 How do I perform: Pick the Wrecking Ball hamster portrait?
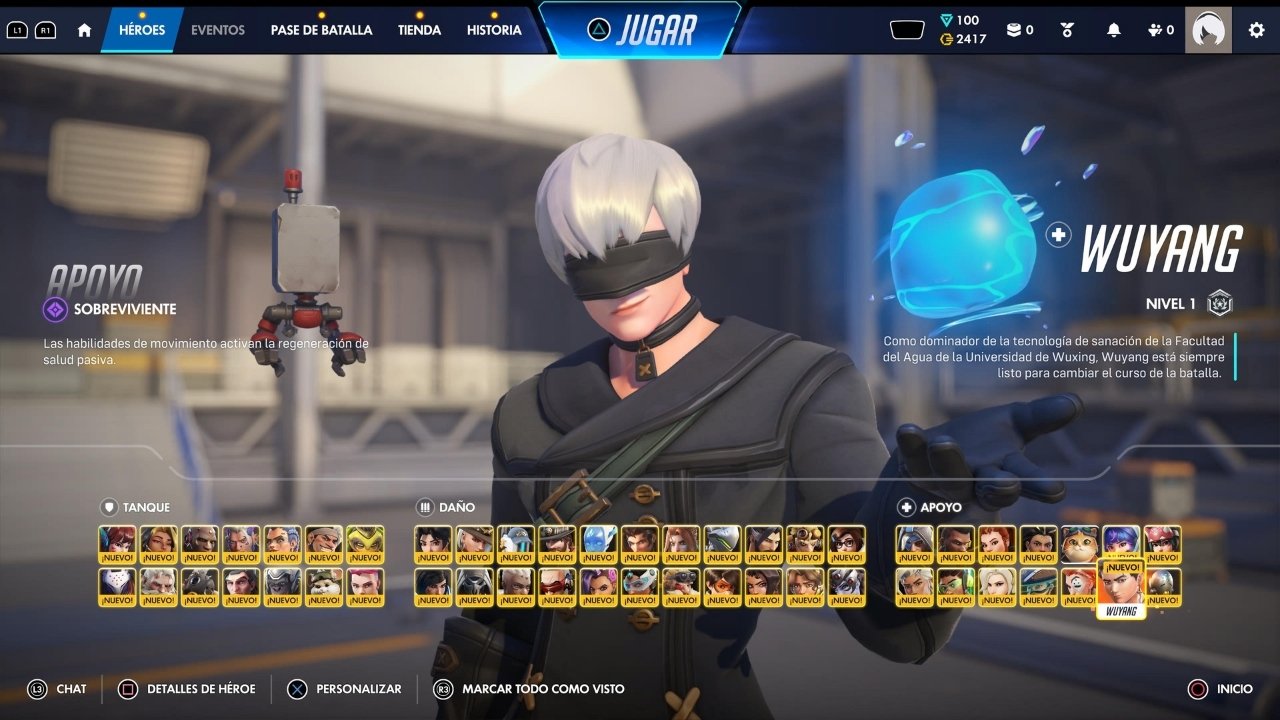click(323, 587)
